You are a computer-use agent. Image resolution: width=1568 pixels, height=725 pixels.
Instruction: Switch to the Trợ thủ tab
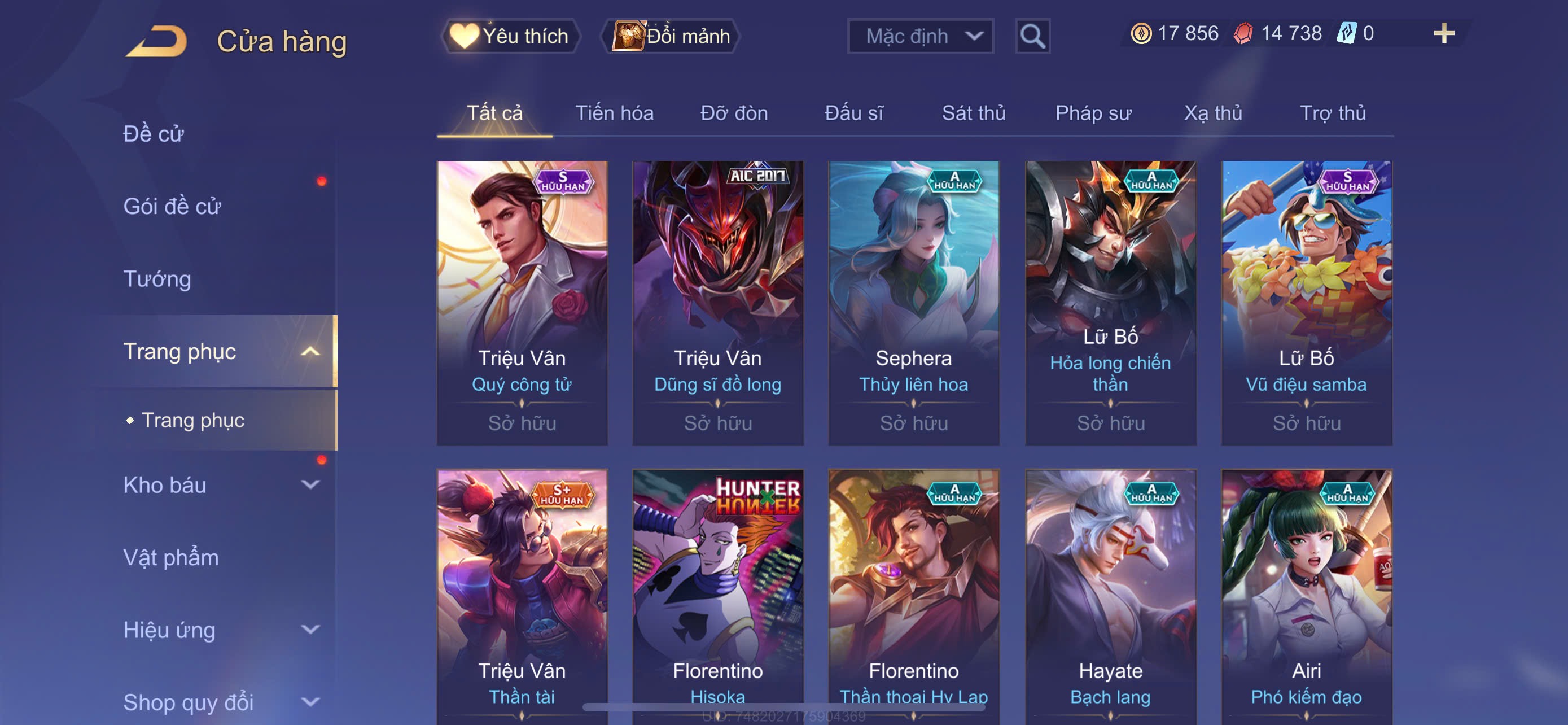[x=1333, y=113]
